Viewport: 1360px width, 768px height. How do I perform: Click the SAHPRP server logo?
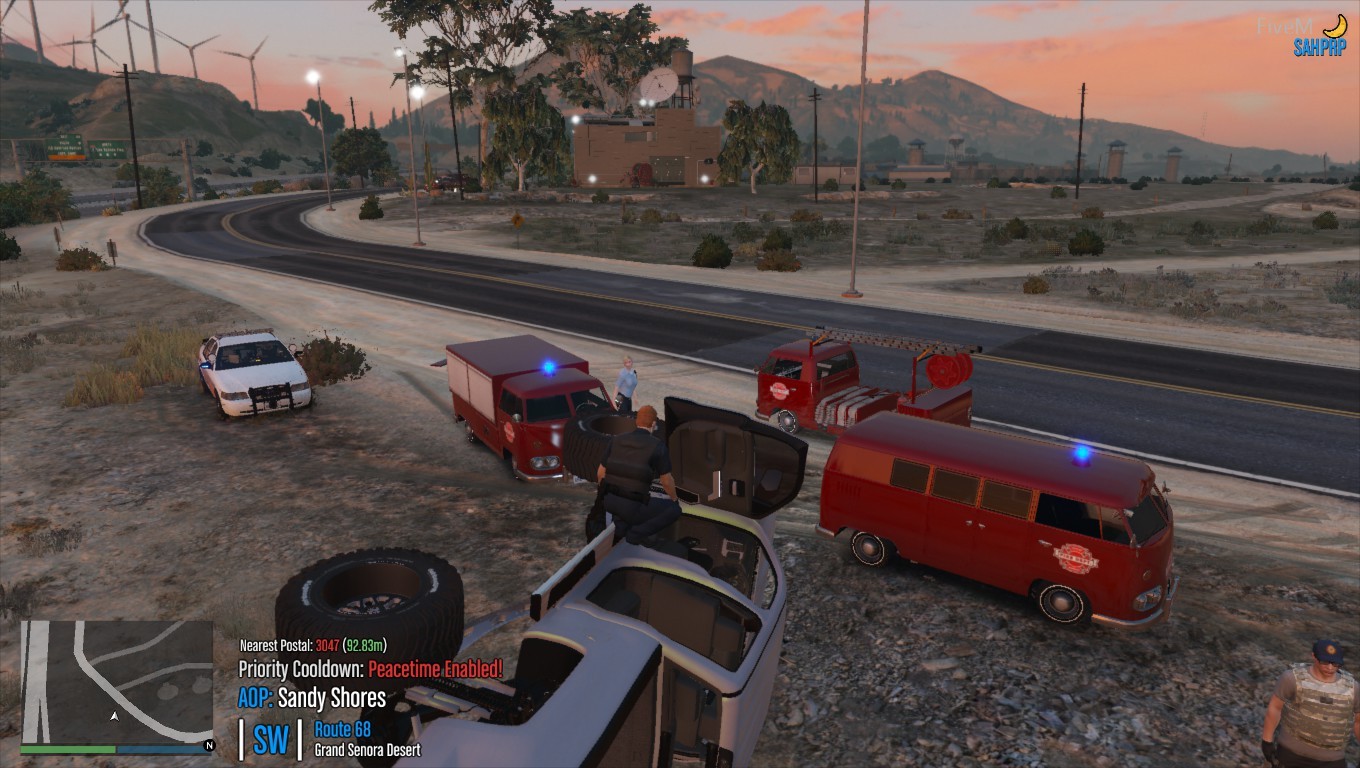(1319, 46)
